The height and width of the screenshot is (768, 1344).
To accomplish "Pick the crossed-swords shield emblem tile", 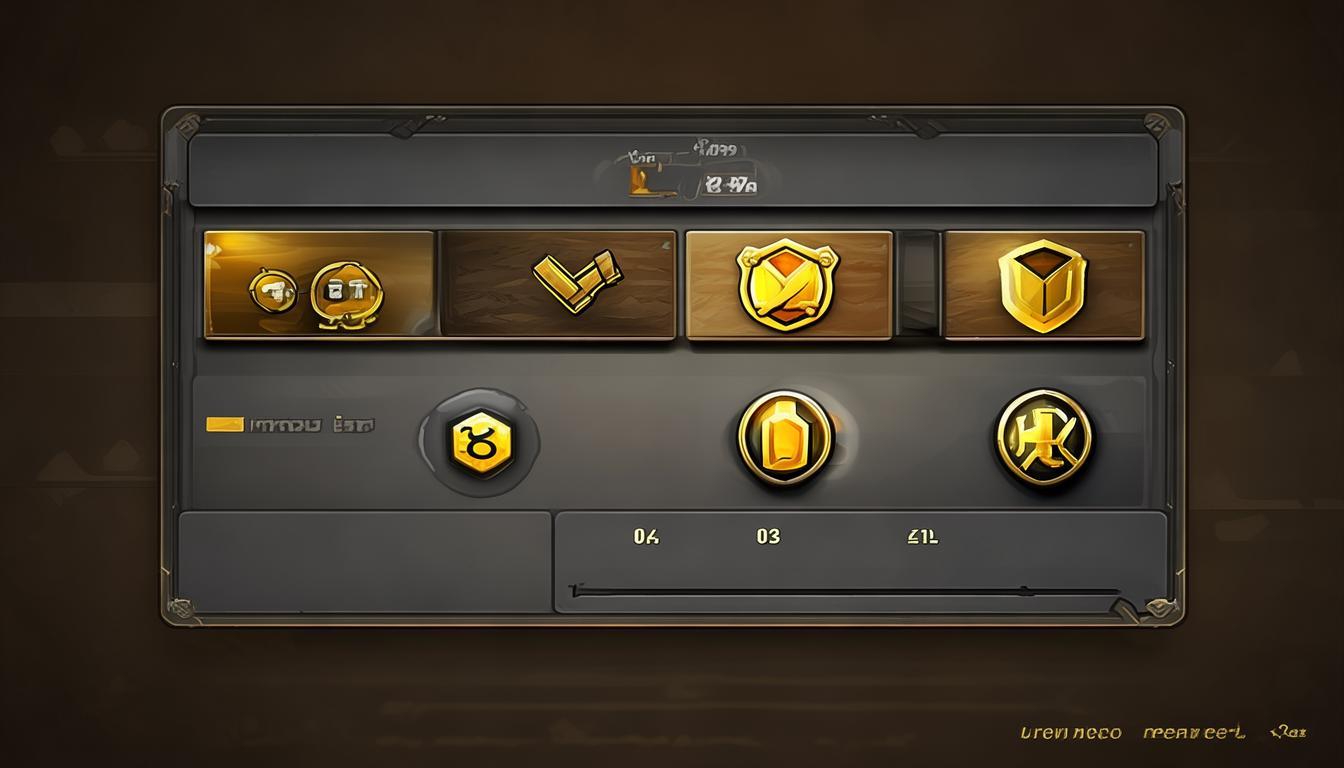I will click(788, 285).
